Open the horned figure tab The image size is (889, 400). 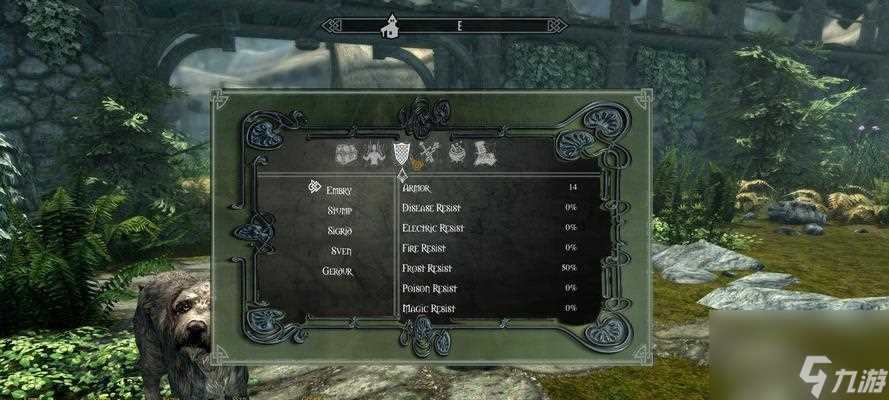373,154
